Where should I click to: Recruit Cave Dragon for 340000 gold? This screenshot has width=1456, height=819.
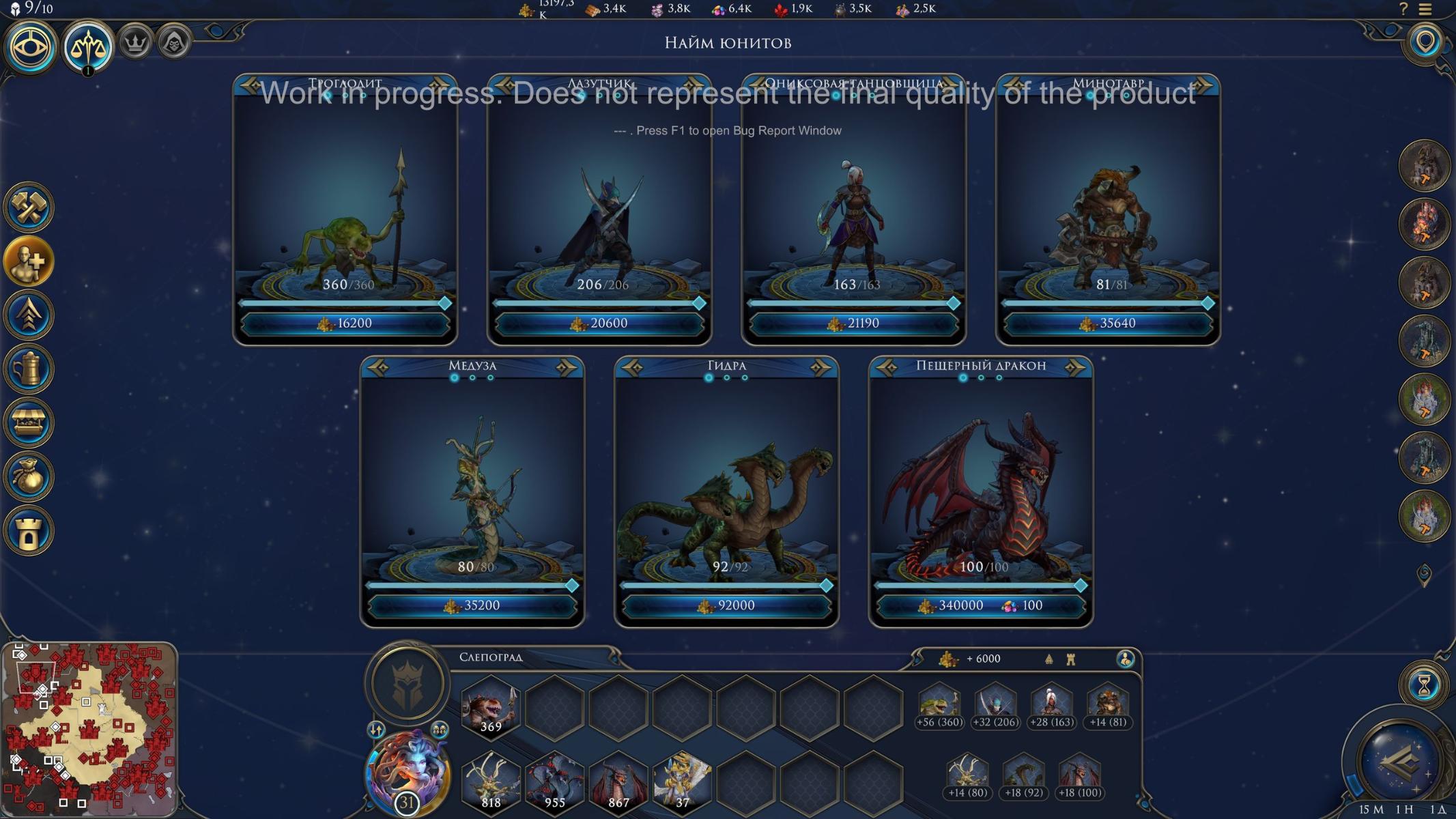980,605
